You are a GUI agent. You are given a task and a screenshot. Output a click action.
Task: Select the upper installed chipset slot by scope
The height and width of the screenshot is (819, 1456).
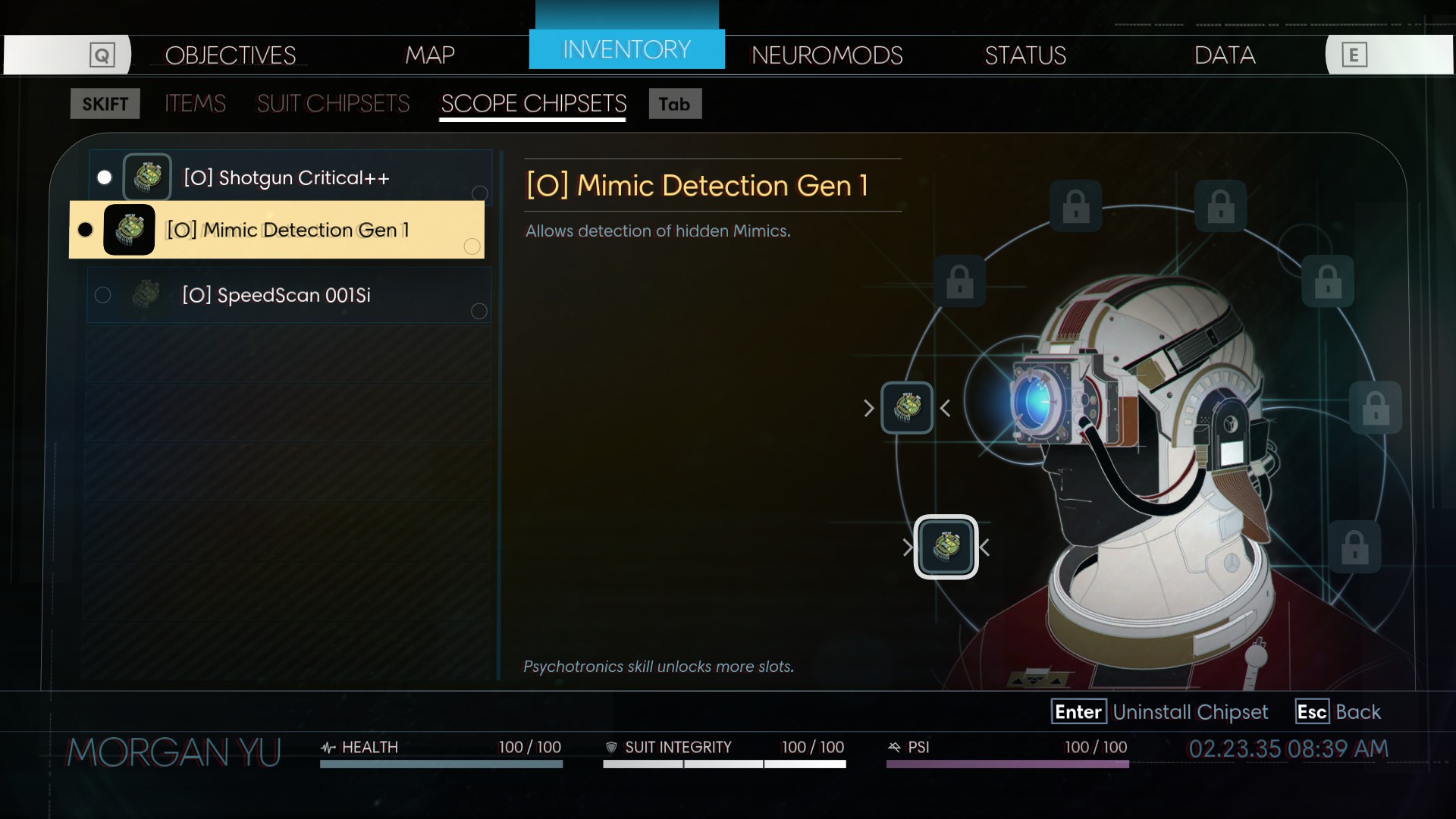907,408
